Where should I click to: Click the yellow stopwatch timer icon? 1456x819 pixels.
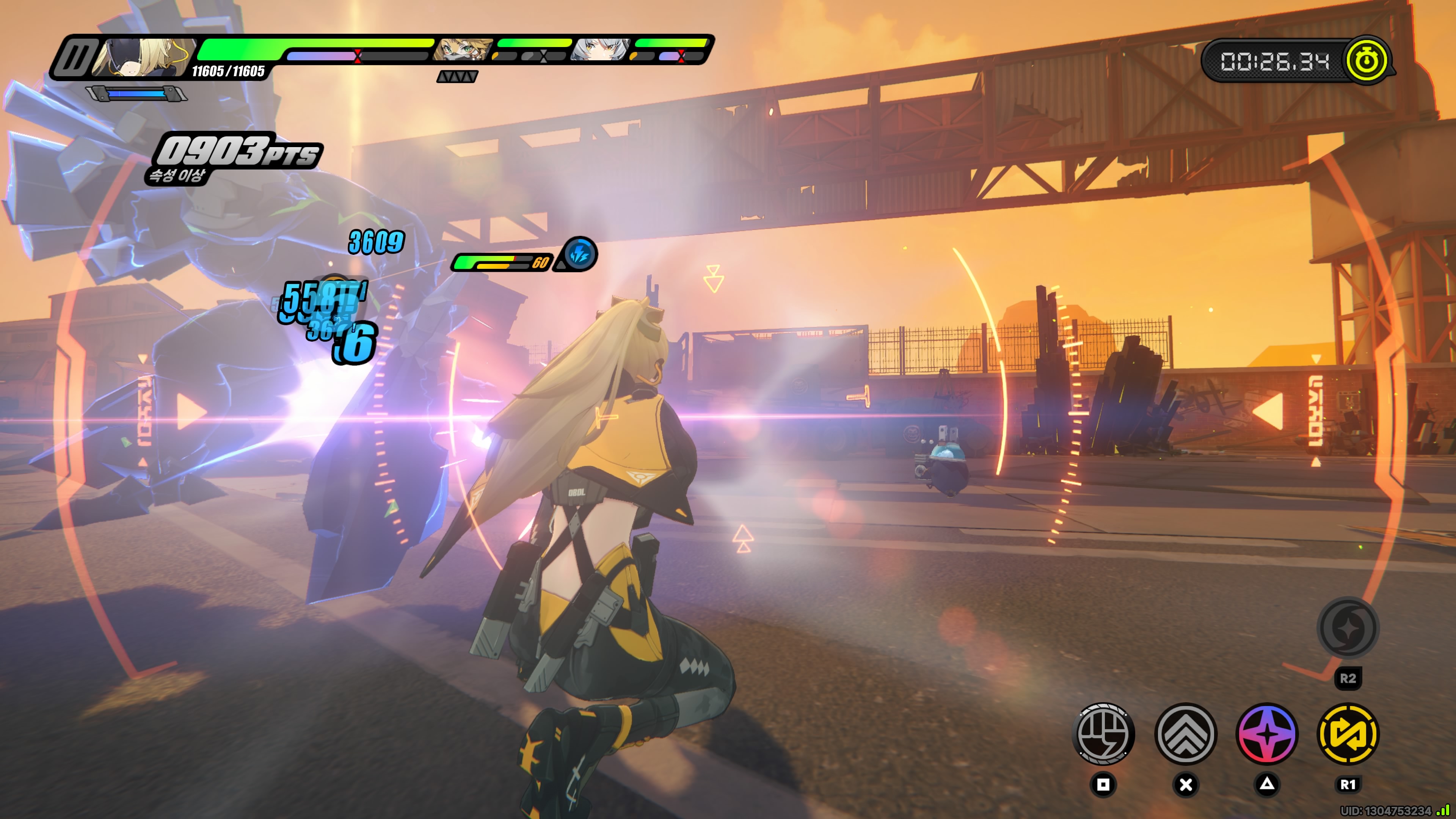tap(1367, 60)
